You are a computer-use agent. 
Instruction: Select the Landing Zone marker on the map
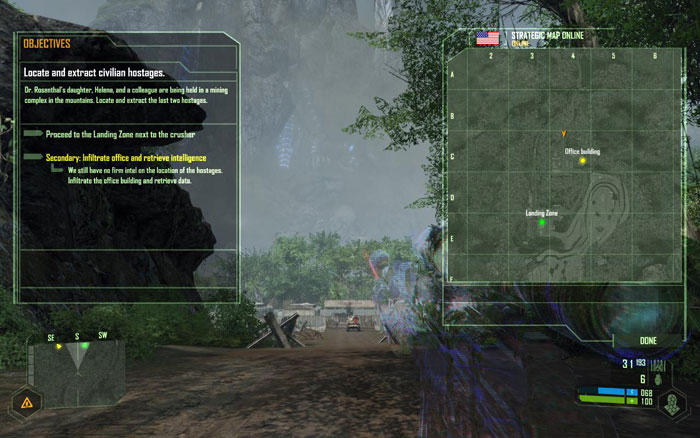[x=542, y=222]
